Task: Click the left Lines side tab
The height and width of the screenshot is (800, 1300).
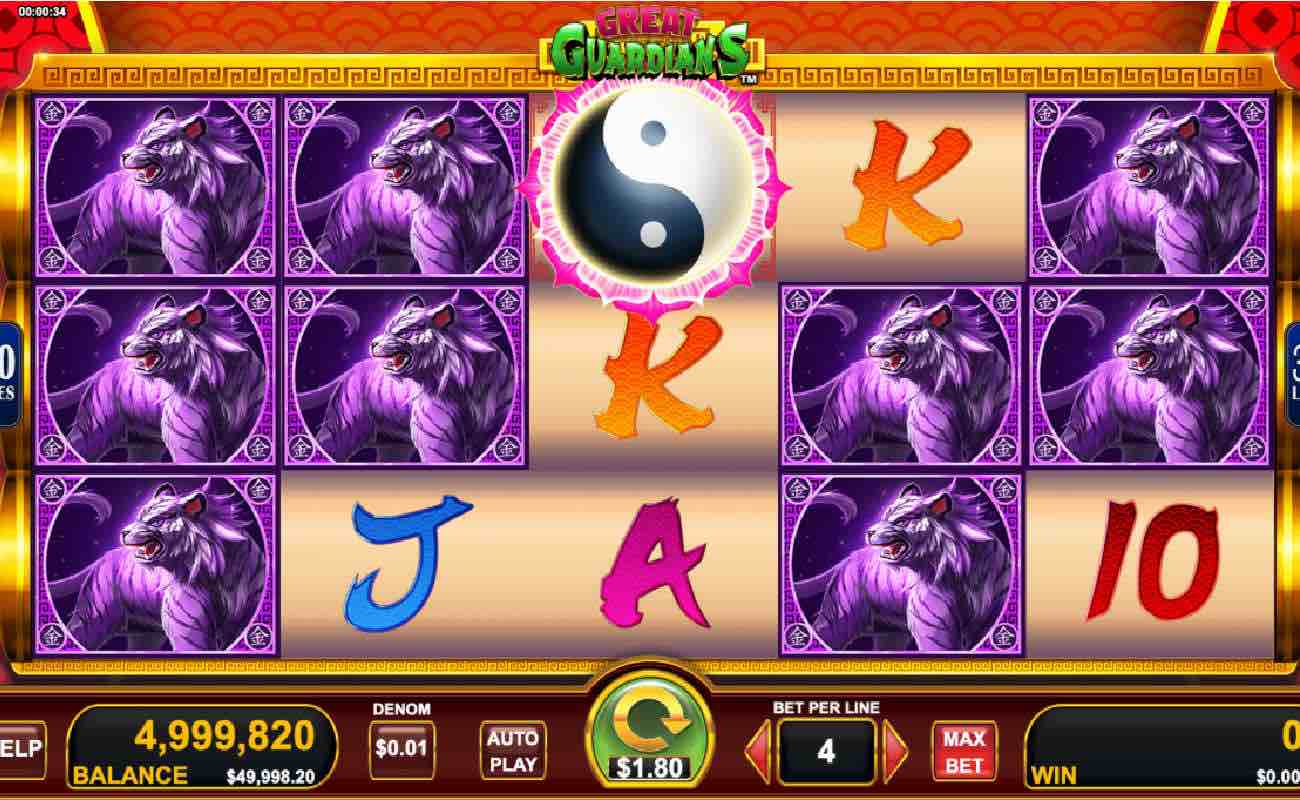Action: 6,365
